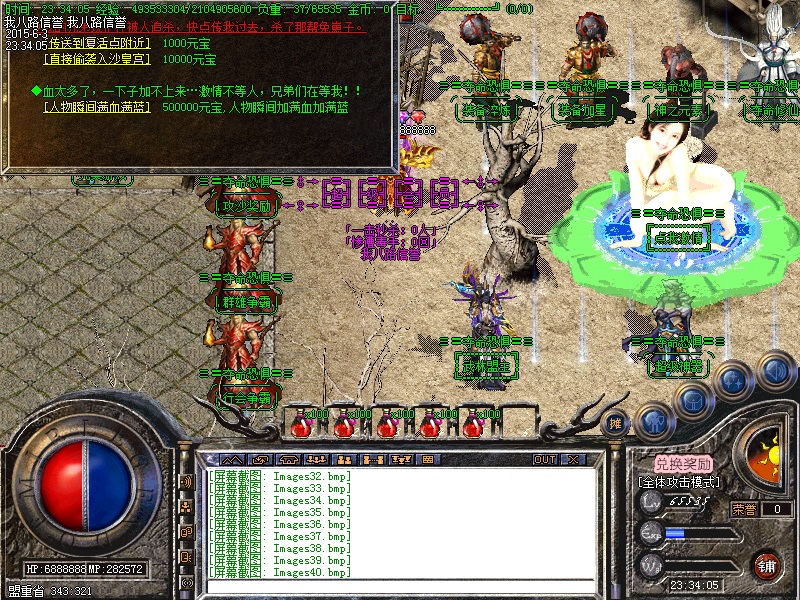Click the pink 兑换奖励 reward exchange button

[683, 464]
